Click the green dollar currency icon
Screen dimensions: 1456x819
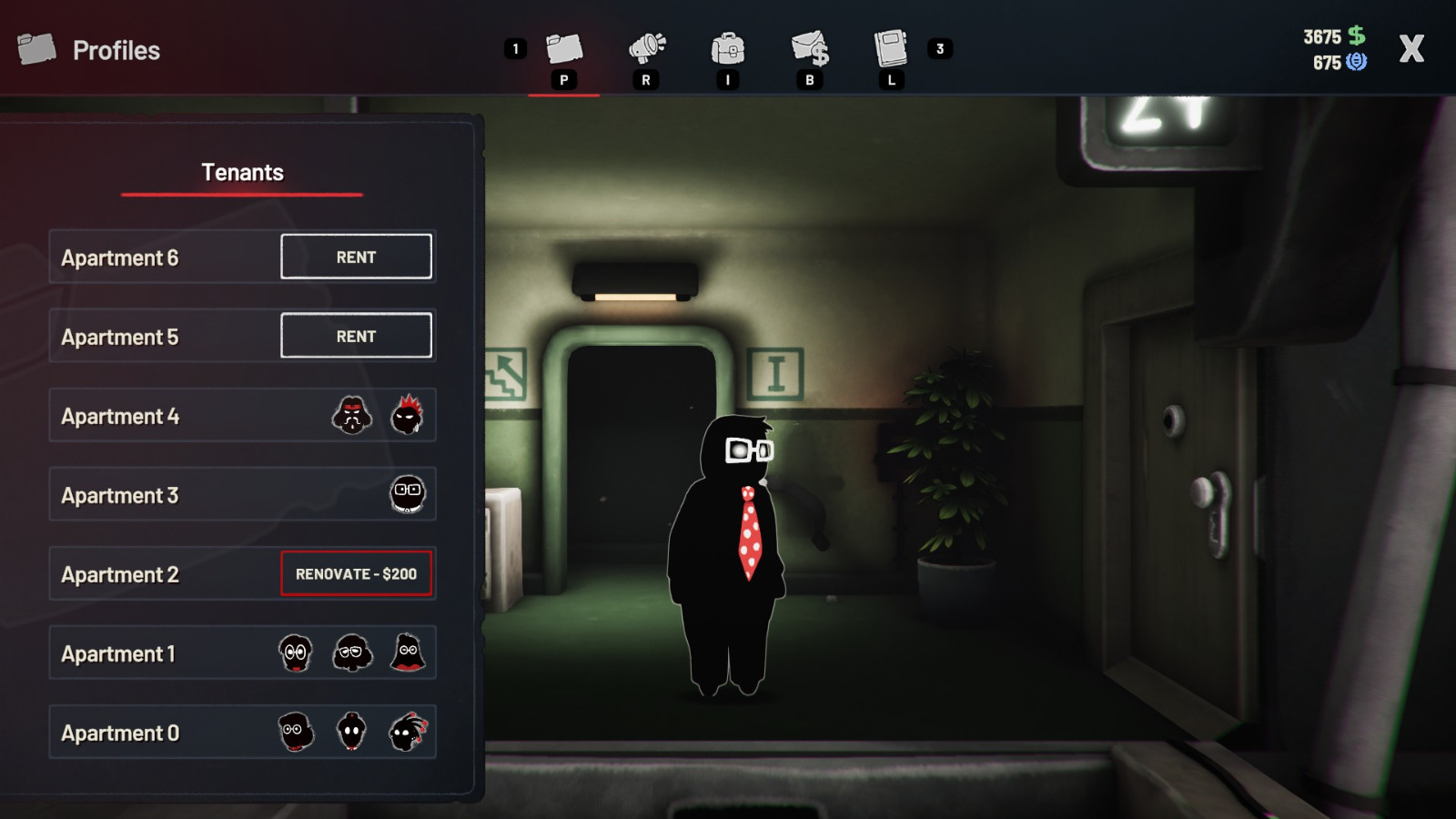pyautogui.click(x=1357, y=37)
